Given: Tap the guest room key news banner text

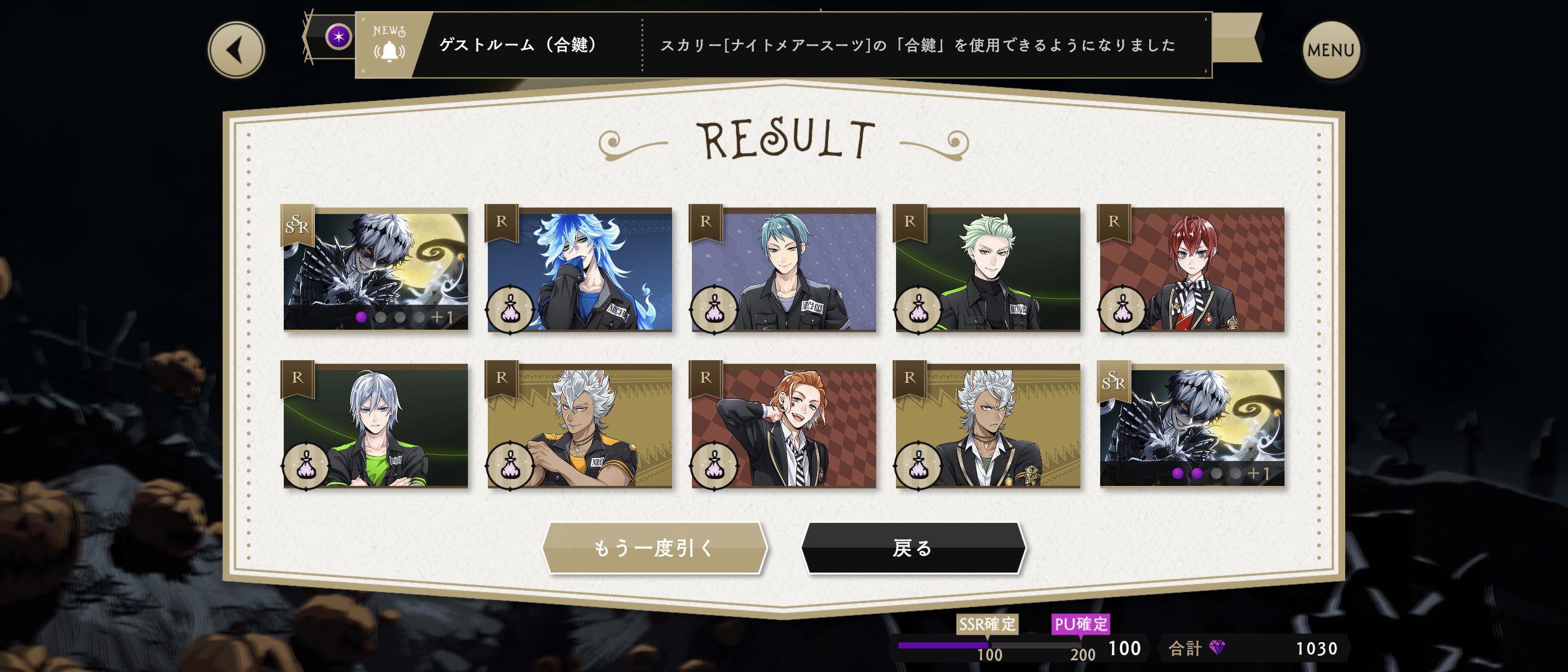Looking at the screenshot, I should (917, 45).
